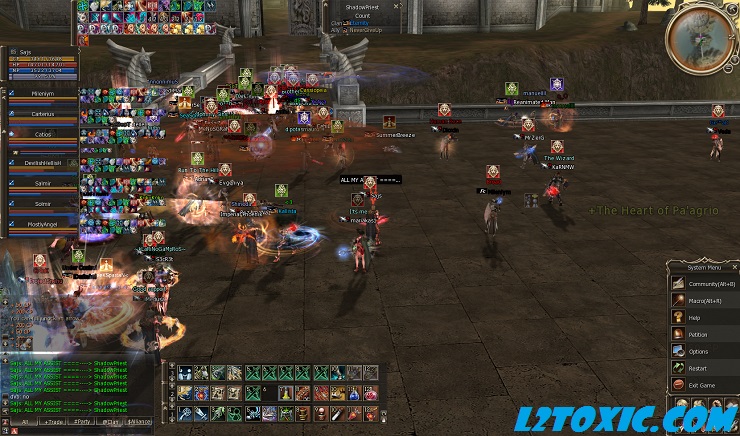Switch to the +Trade chat tab

pyautogui.click(x=50, y=422)
